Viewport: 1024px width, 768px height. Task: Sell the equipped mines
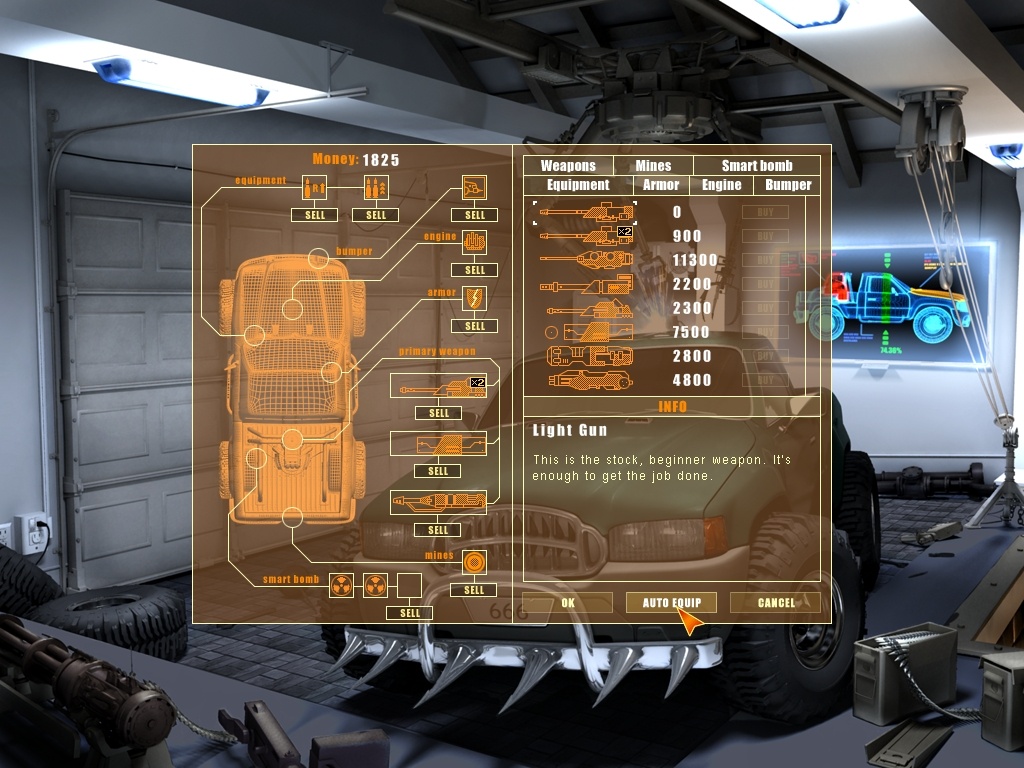474,590
